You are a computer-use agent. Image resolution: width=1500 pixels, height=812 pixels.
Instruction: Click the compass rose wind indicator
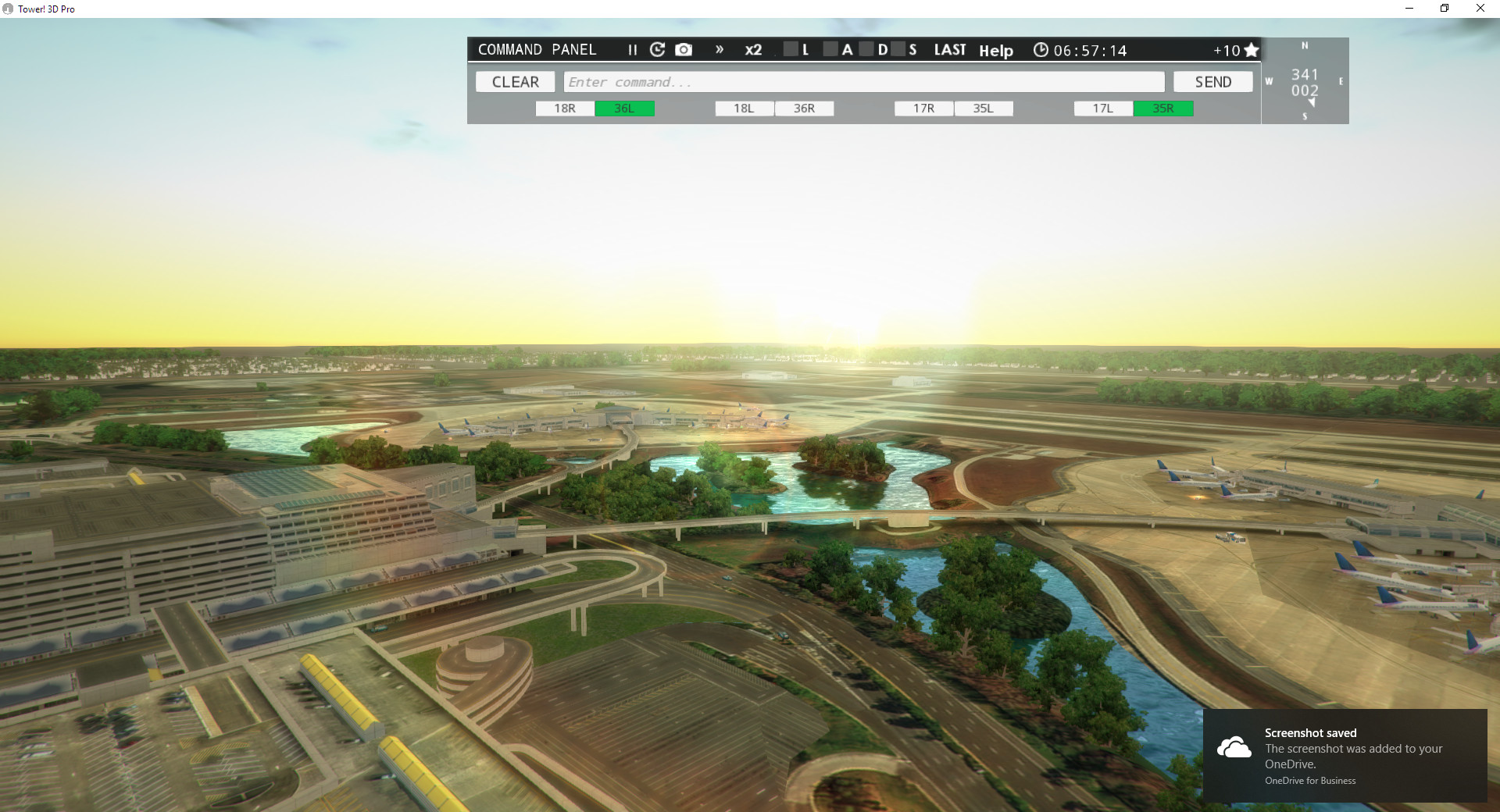pyautogui.click(x=1305, y=80)
